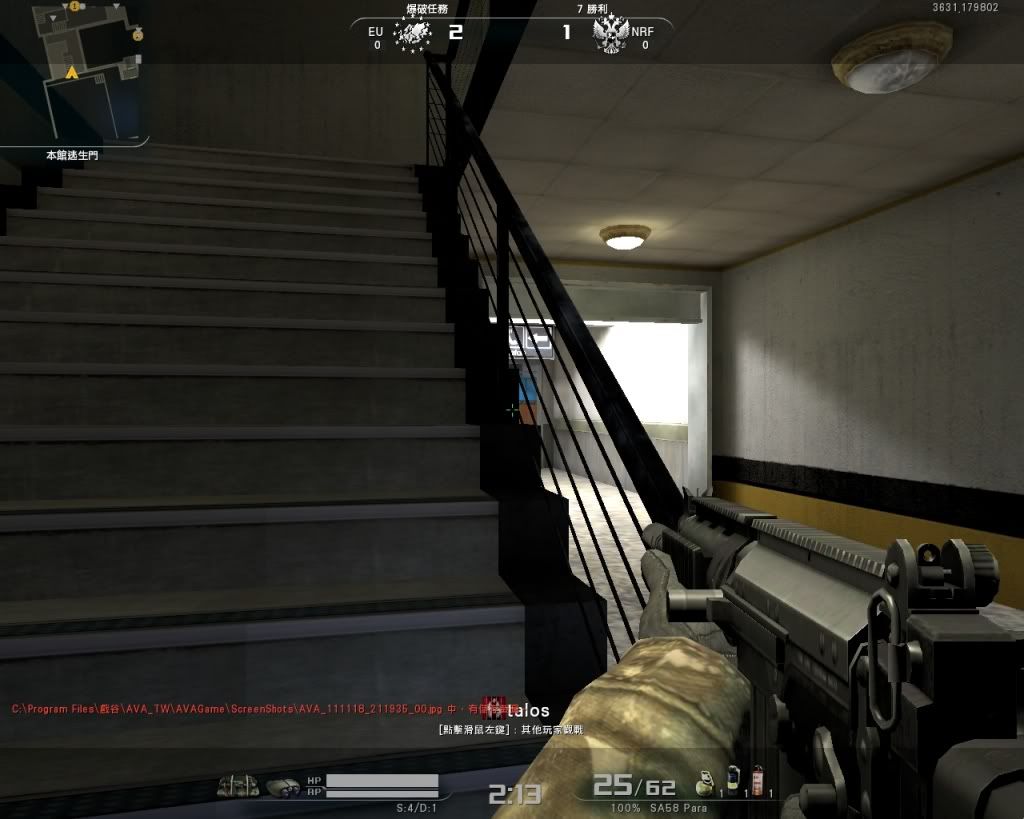Select the blue canister grenade icon

[732, 779]
